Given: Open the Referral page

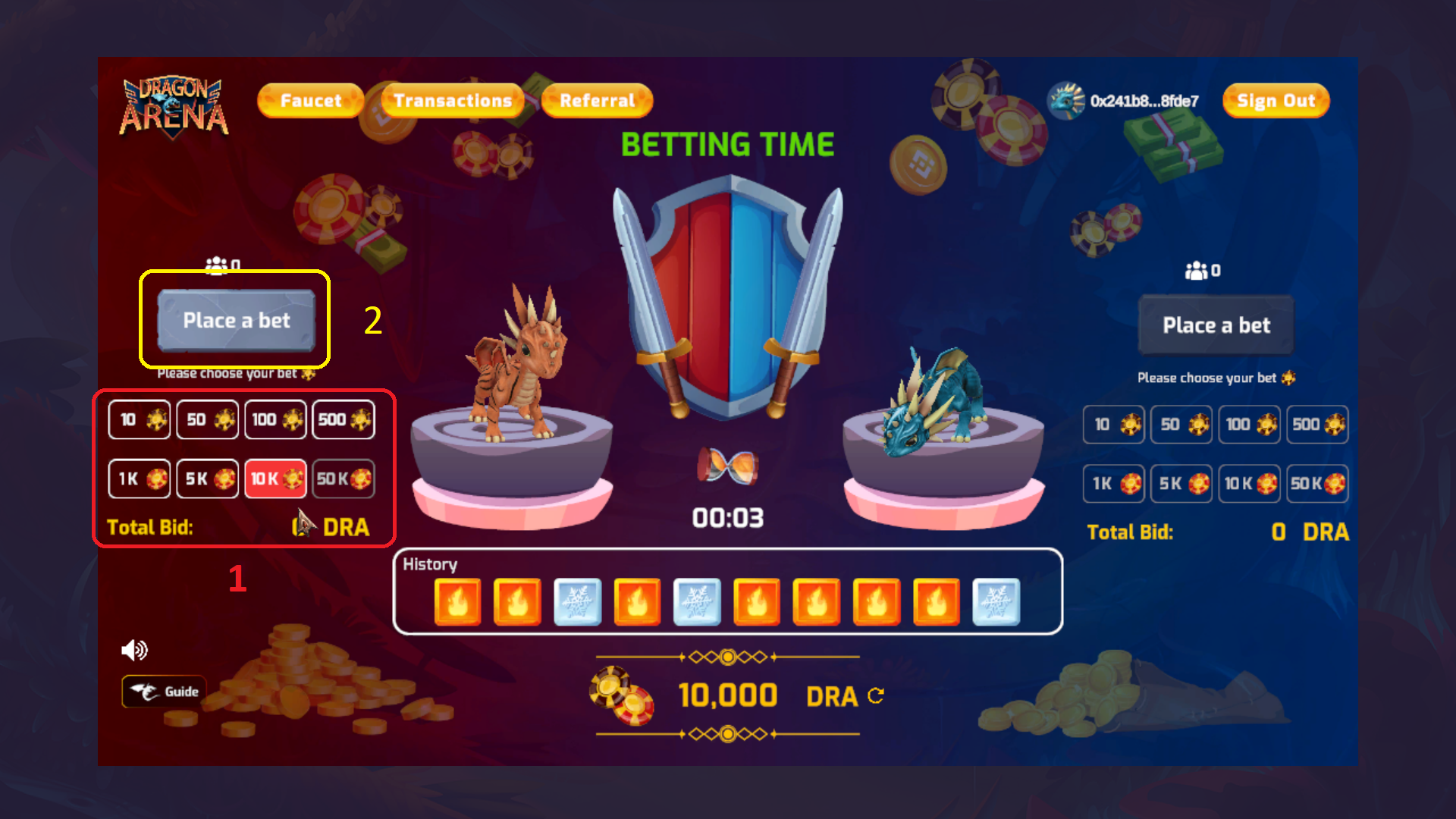Looking at the screenshot, I should 596,99.
